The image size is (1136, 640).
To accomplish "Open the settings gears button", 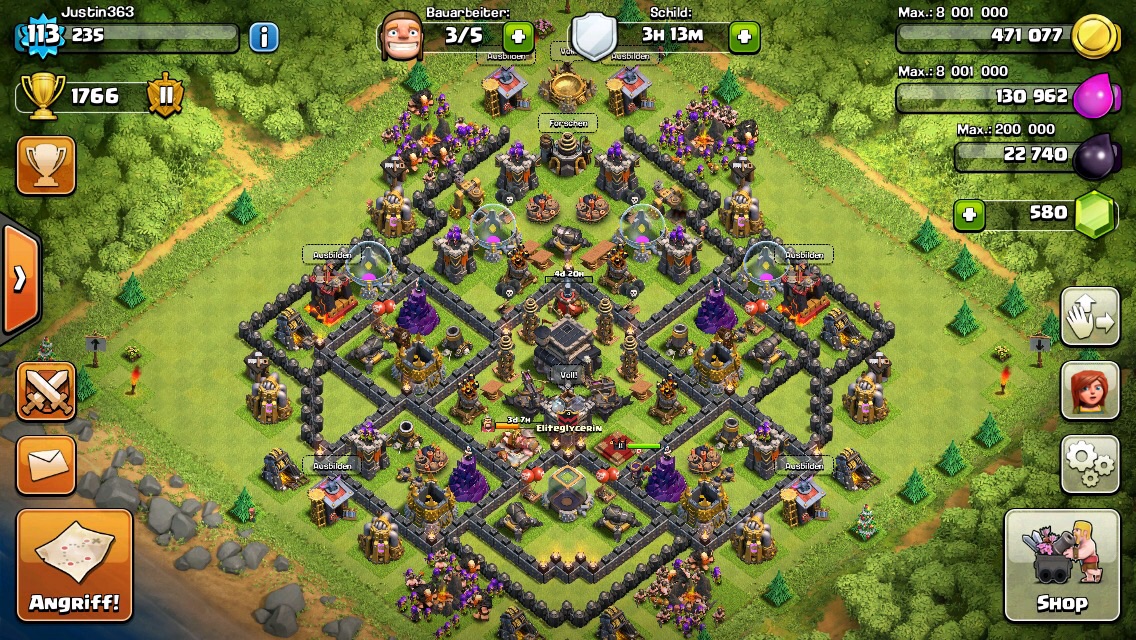I will [x=1090, y=463].
